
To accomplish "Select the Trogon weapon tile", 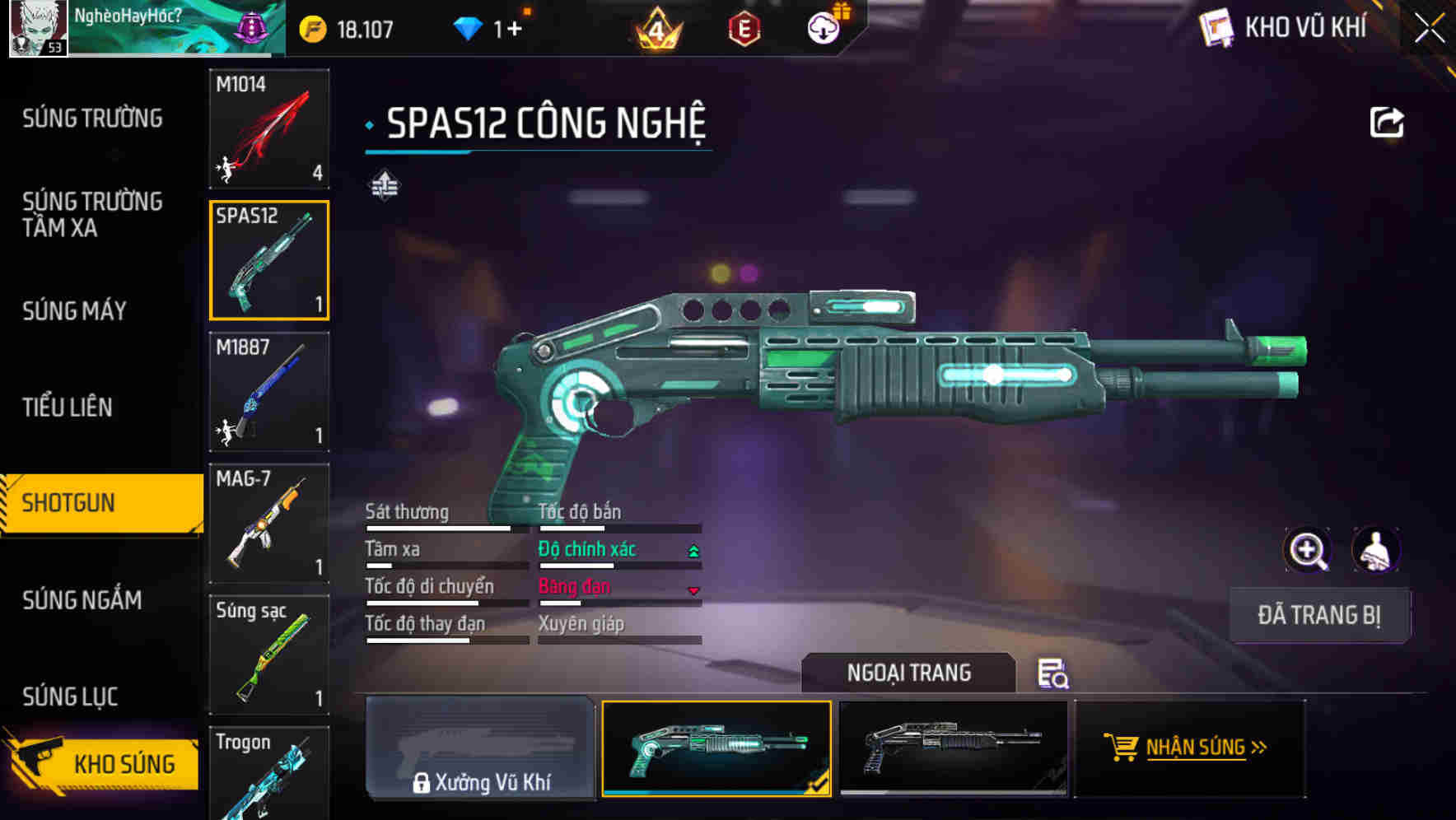I will (x=269, y=774).
